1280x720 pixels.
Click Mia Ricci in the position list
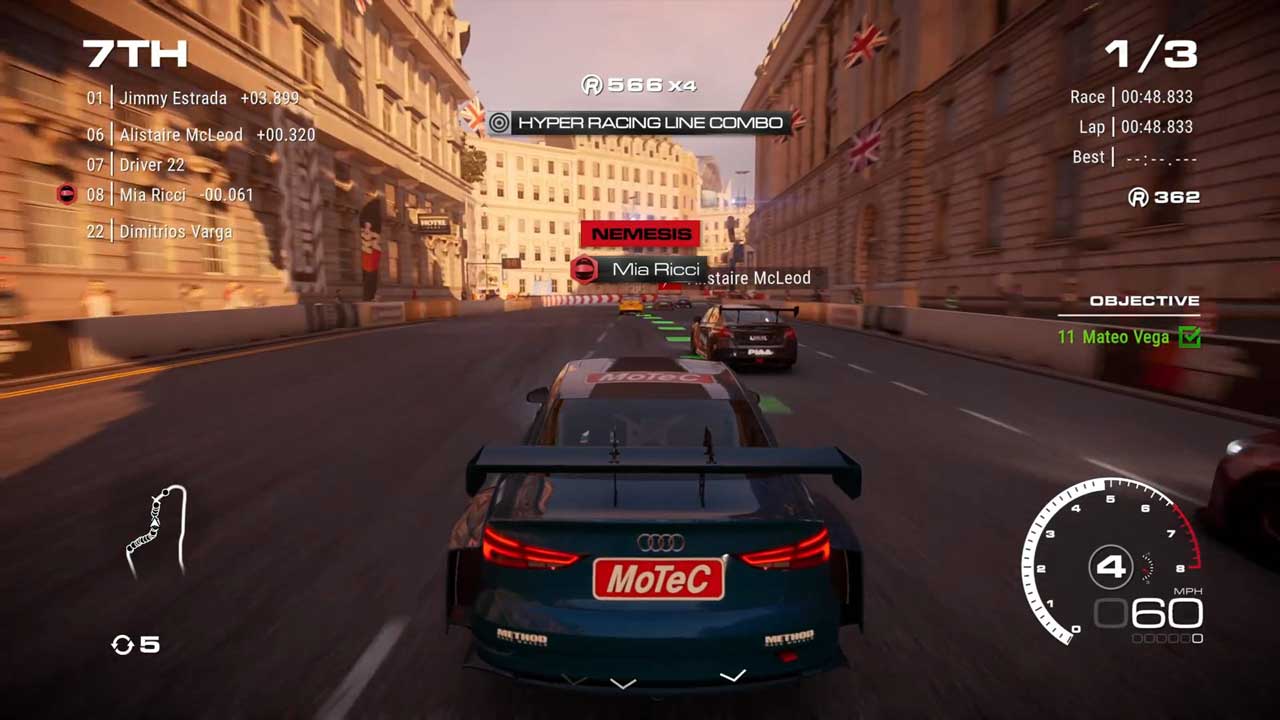click(x=169, y=195)
